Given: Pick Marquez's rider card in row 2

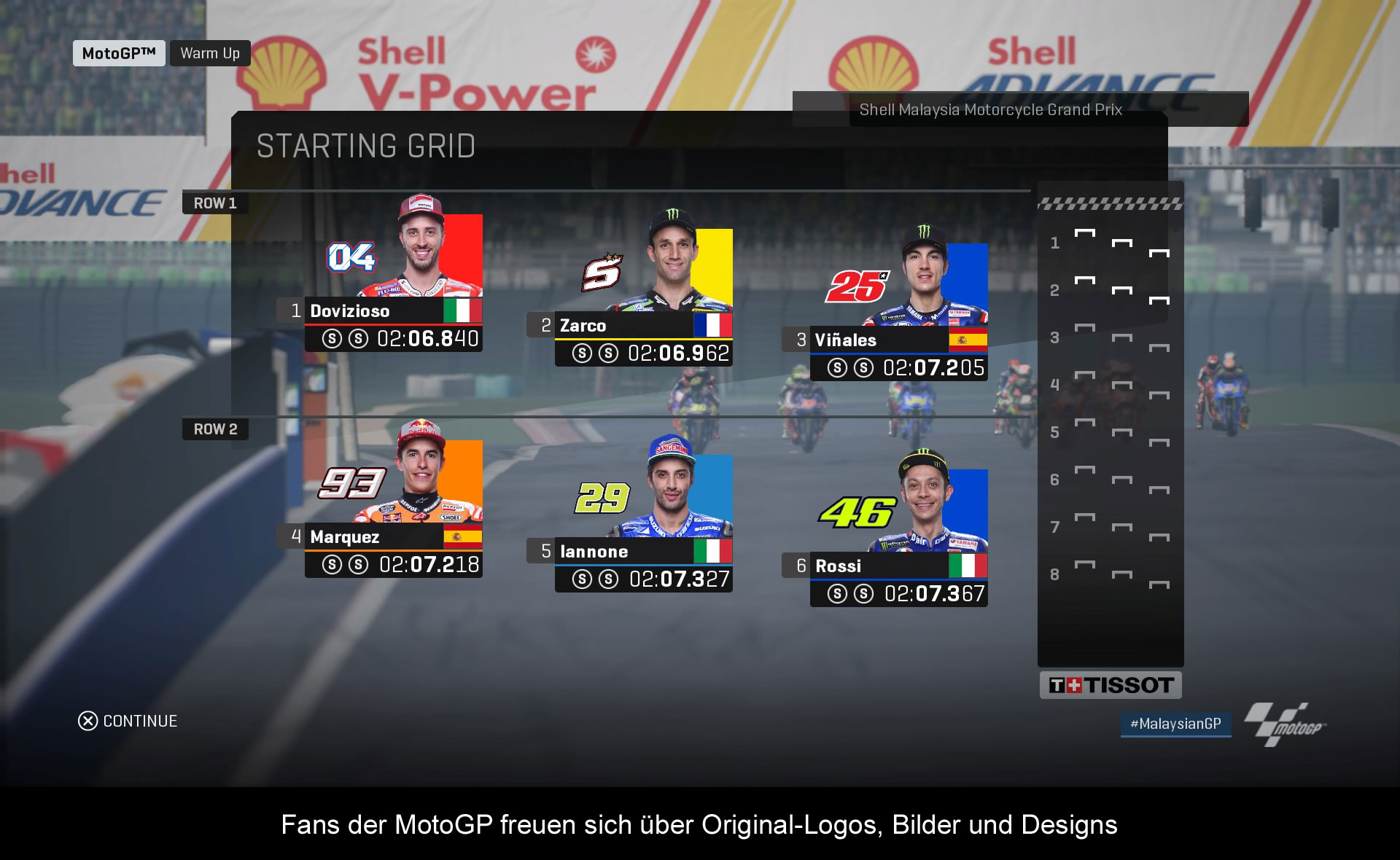Looking at the screenshot, I should pyautogui.click(x=393, y=537).
